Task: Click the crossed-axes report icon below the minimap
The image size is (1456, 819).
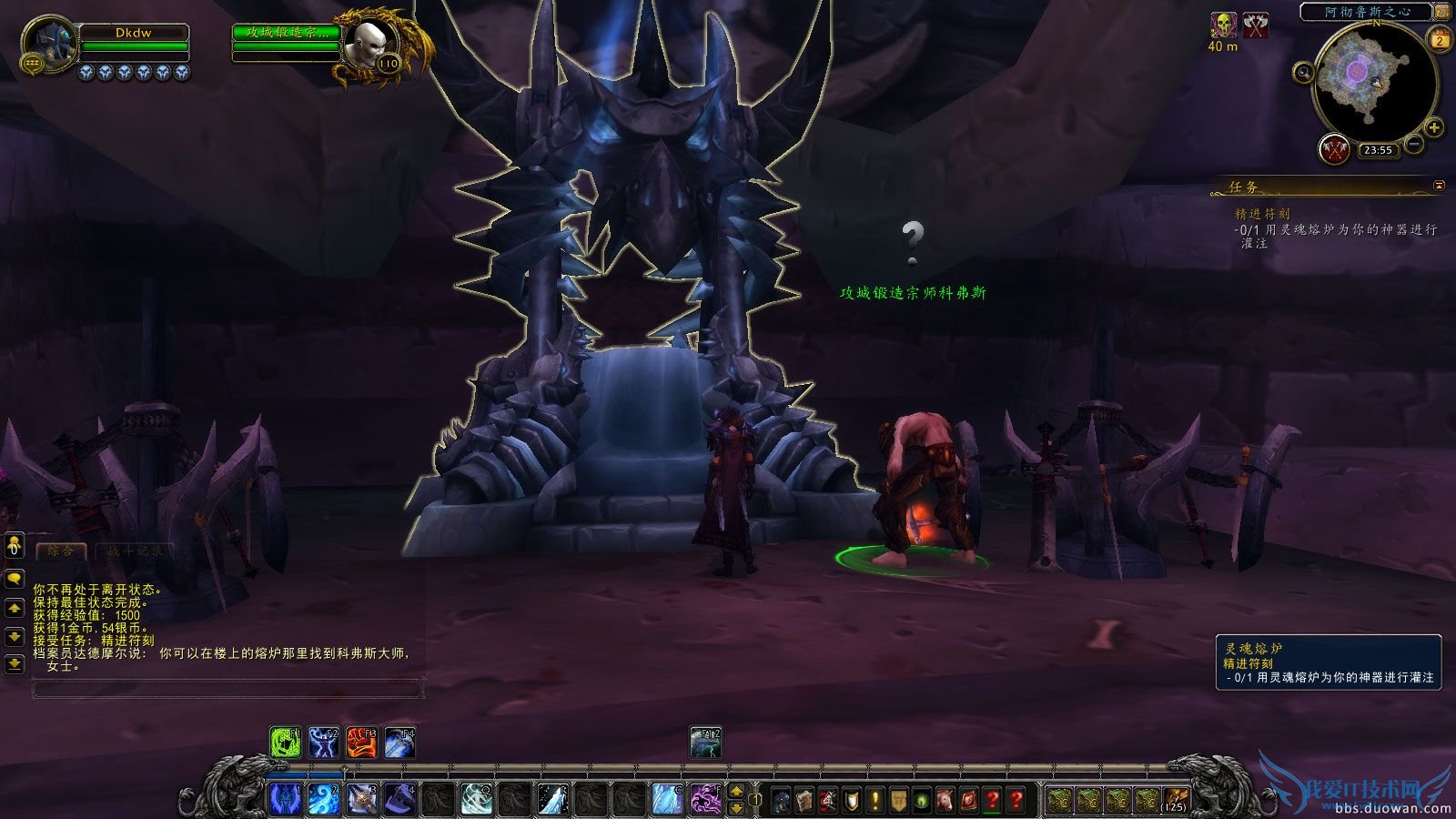Action: click(x=1336, y=150)
